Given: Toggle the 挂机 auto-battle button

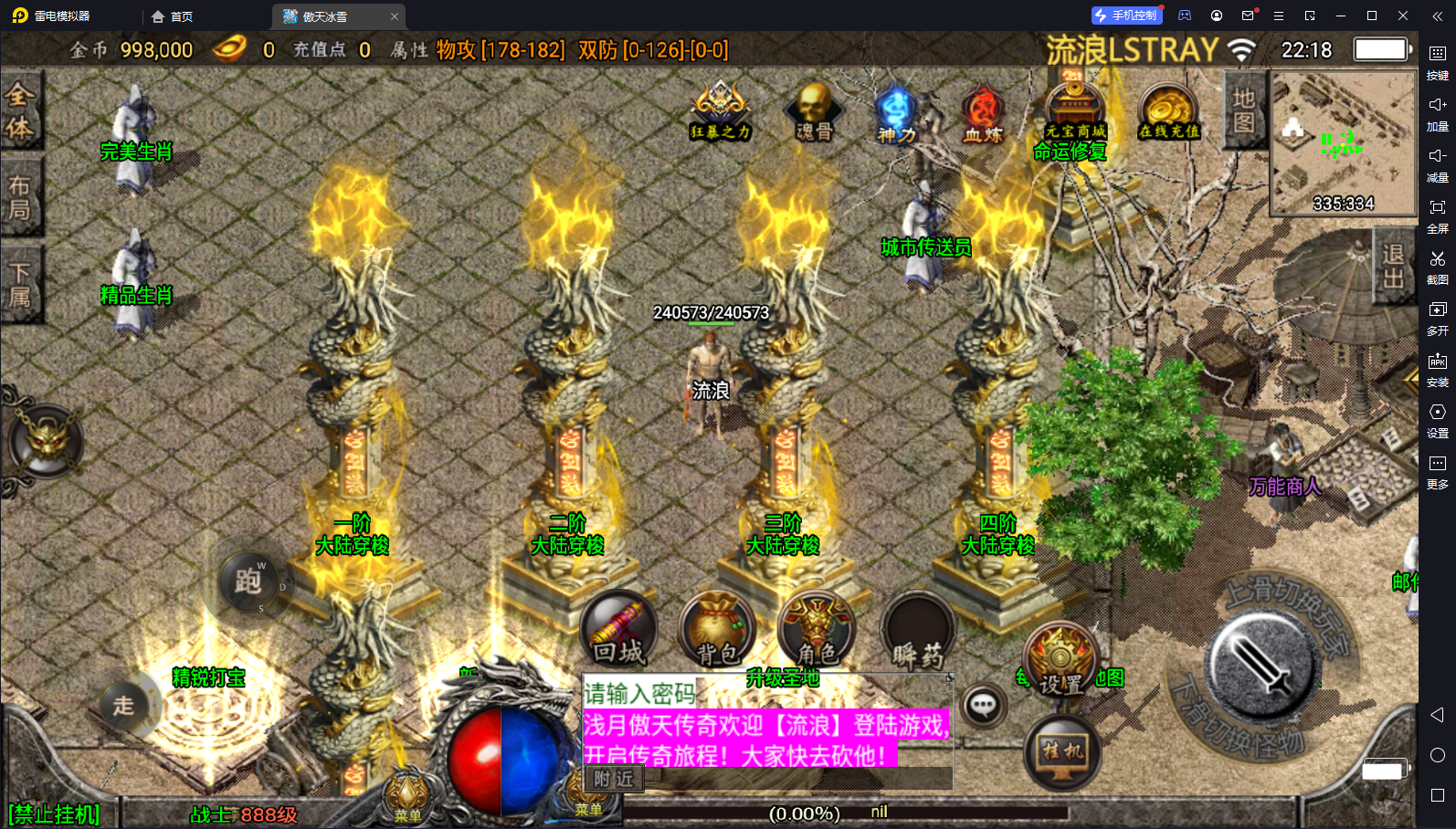Looking at the screenshot, I should tap(1062, 752).
